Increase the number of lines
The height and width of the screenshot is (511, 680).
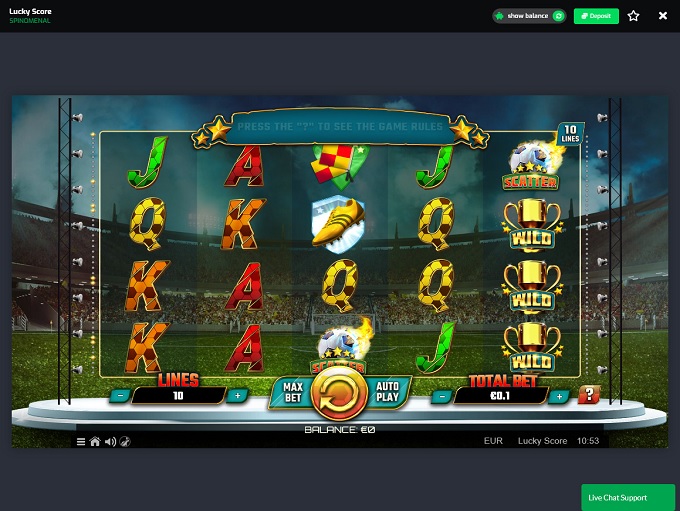237,395
